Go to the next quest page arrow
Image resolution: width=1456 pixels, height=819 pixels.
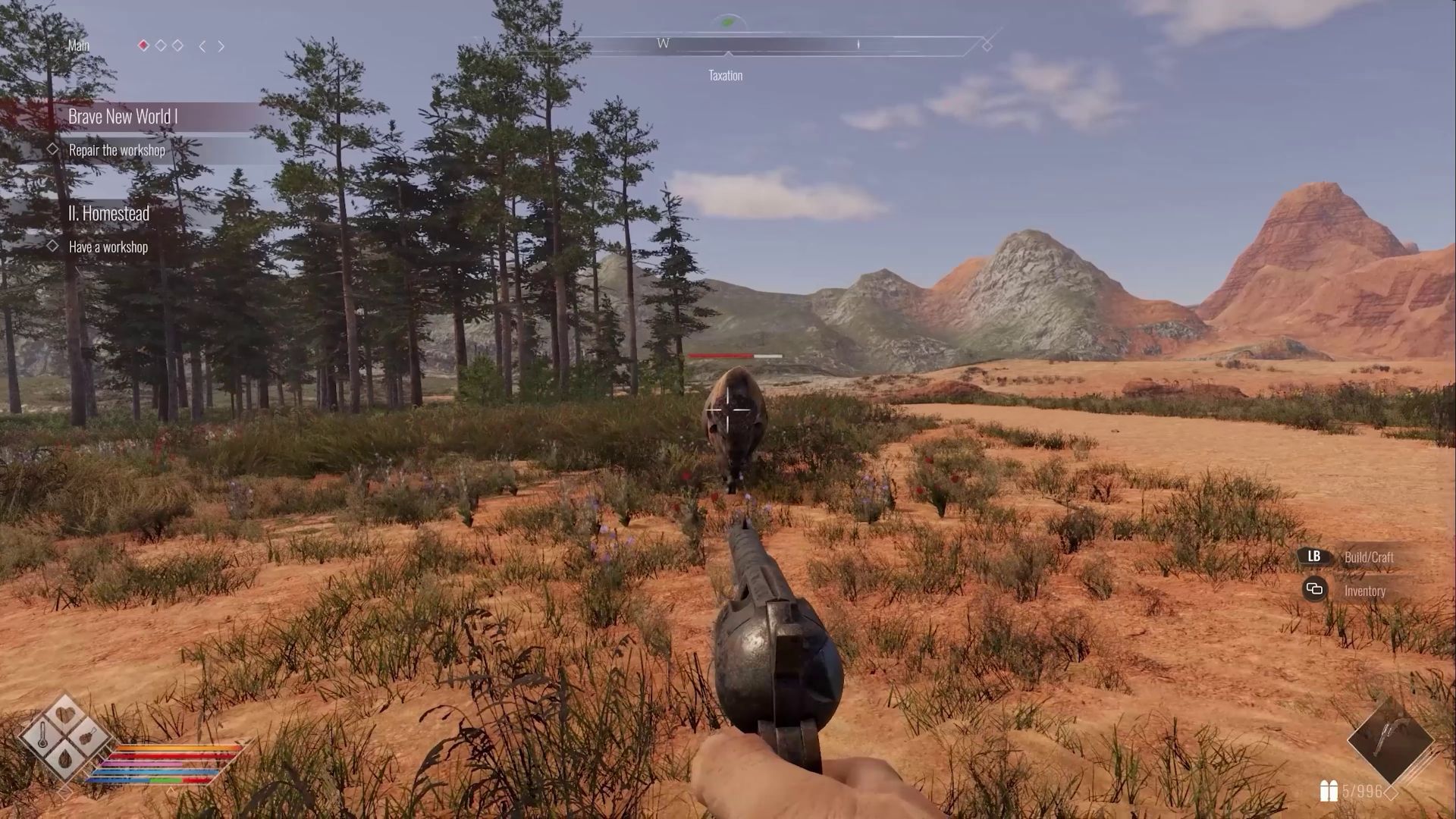(221, 46)
